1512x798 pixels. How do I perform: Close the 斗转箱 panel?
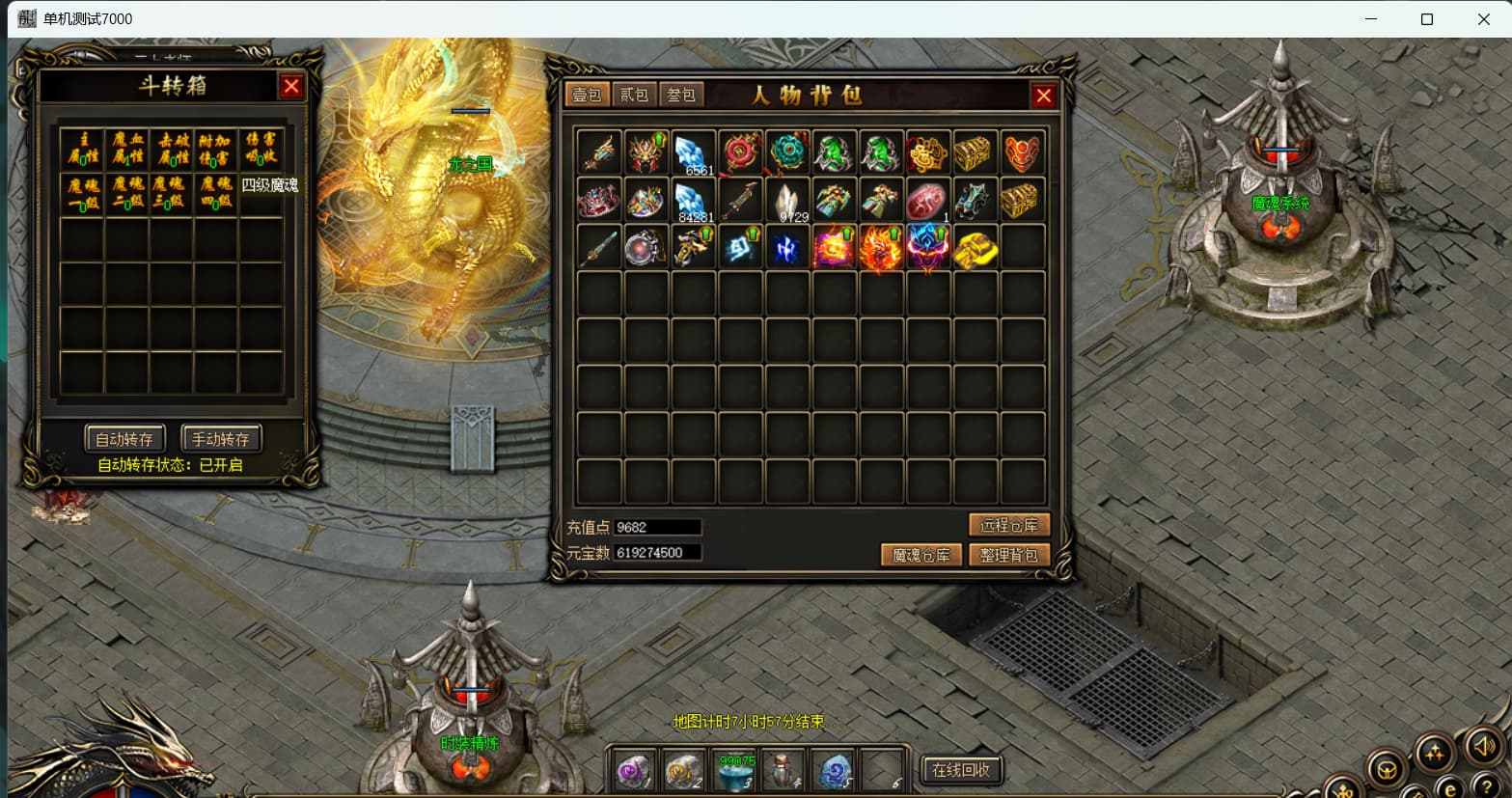[x=290, y=87]
